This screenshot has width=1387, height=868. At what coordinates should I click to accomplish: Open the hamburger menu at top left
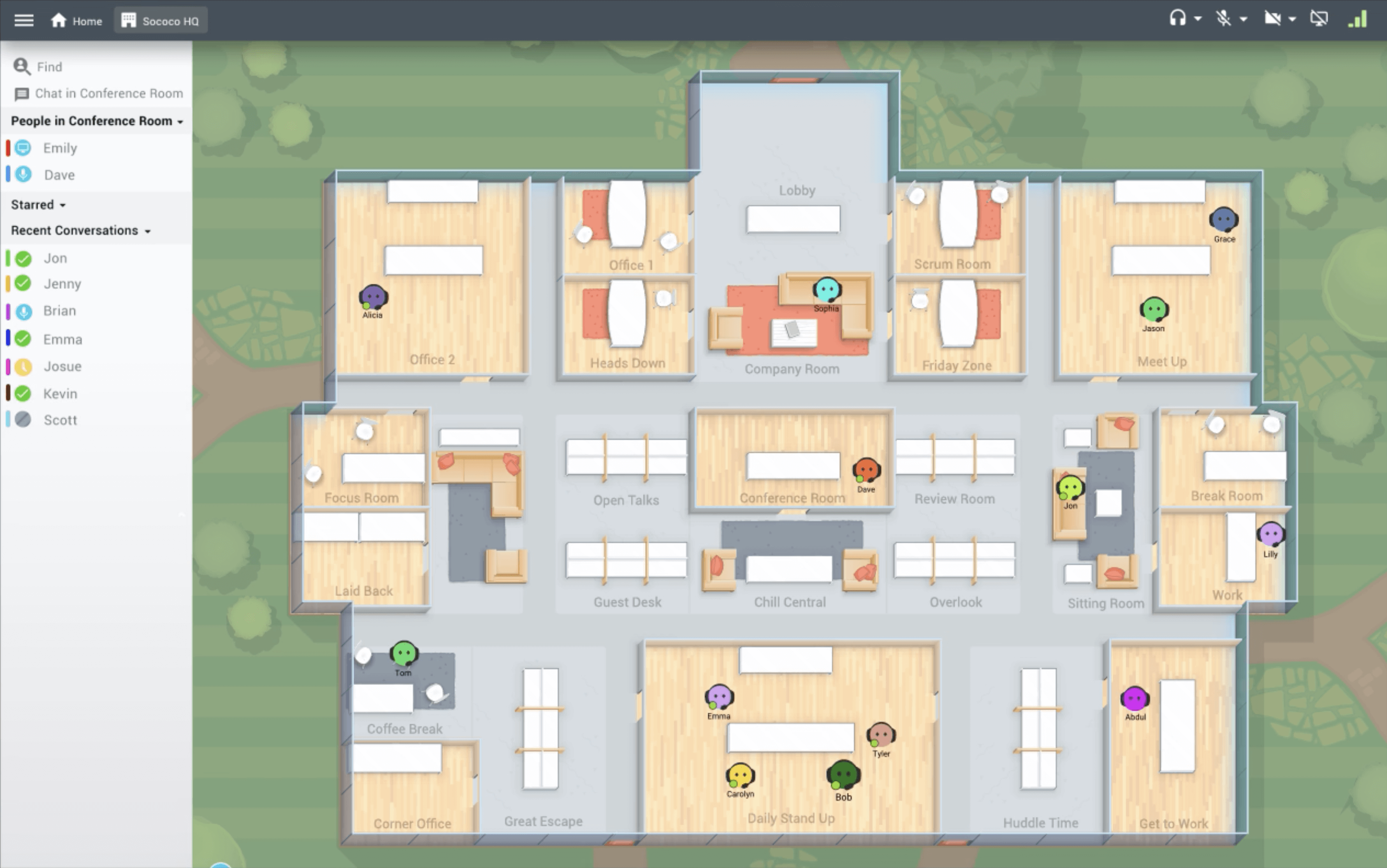pos(23,20)
